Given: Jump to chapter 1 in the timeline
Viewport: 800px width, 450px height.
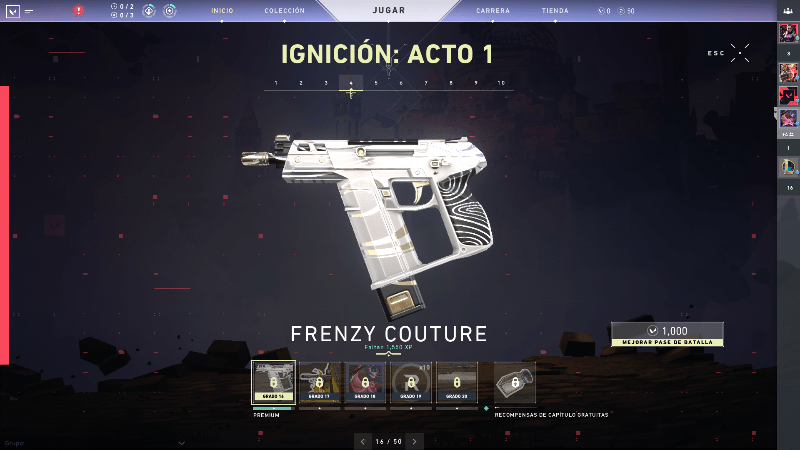Looking at the screenshot, I should 276,83.
